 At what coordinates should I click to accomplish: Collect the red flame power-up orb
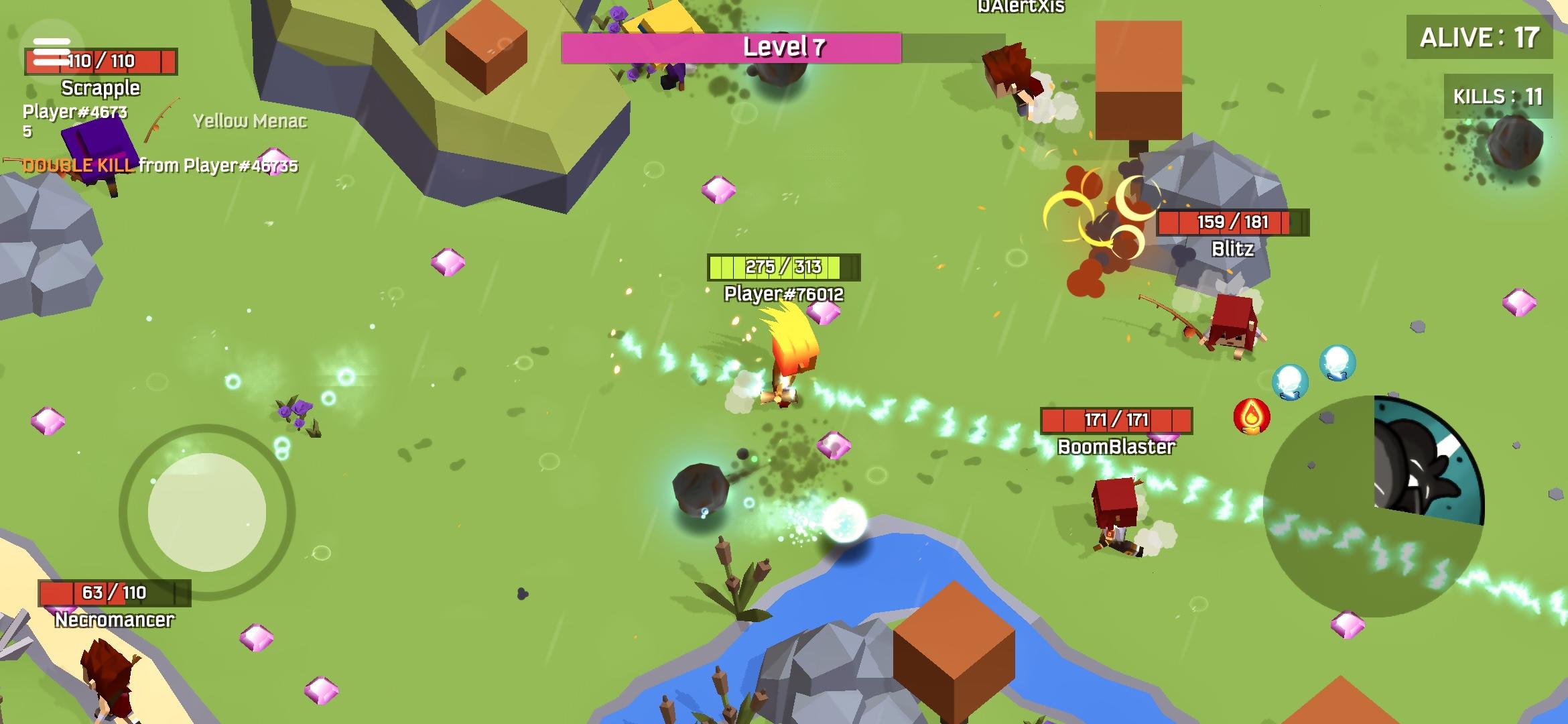(x=1252, y=417)
